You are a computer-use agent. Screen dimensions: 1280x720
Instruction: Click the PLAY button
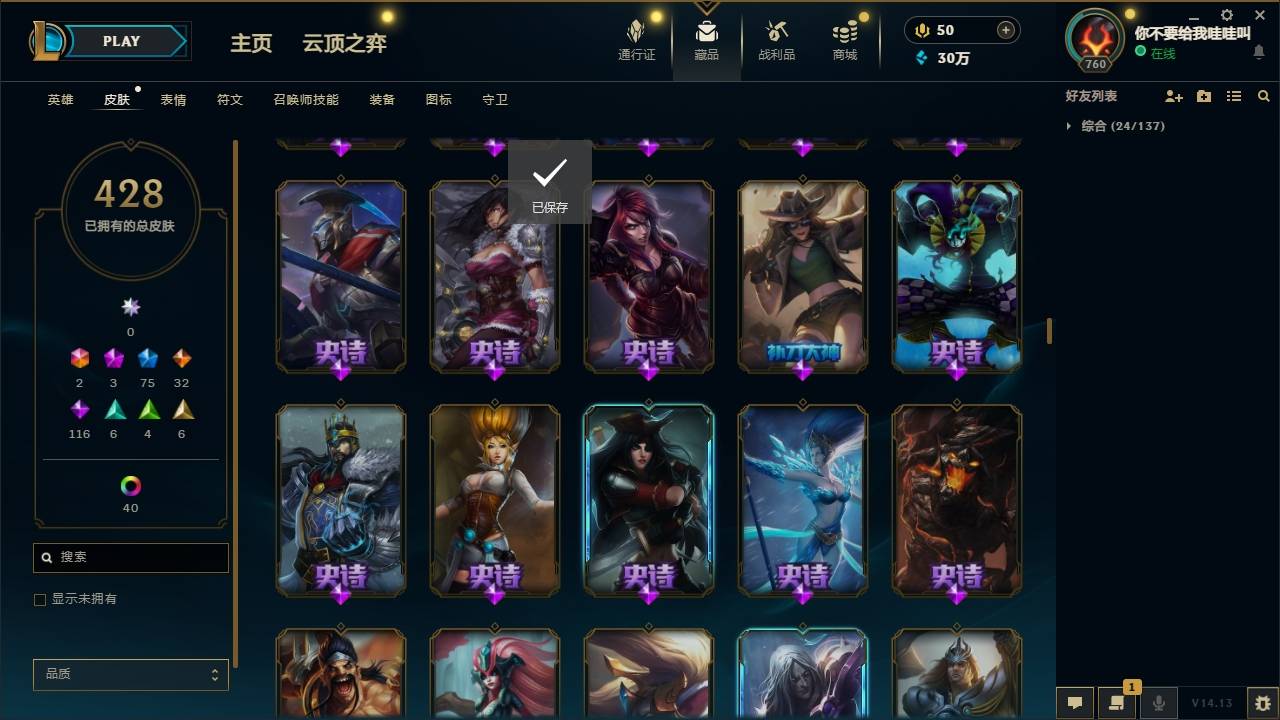pyautogui.click(x=121, y=41)
